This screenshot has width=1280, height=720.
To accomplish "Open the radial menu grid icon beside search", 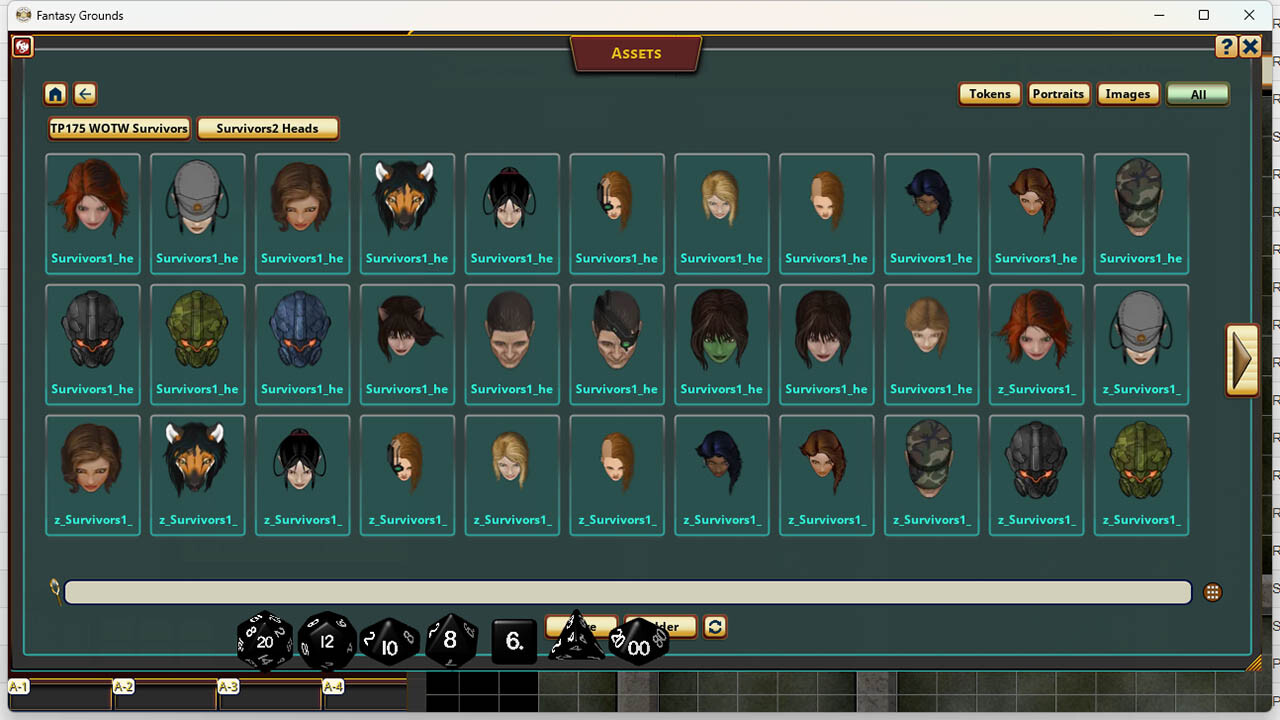I will 1212,592.
